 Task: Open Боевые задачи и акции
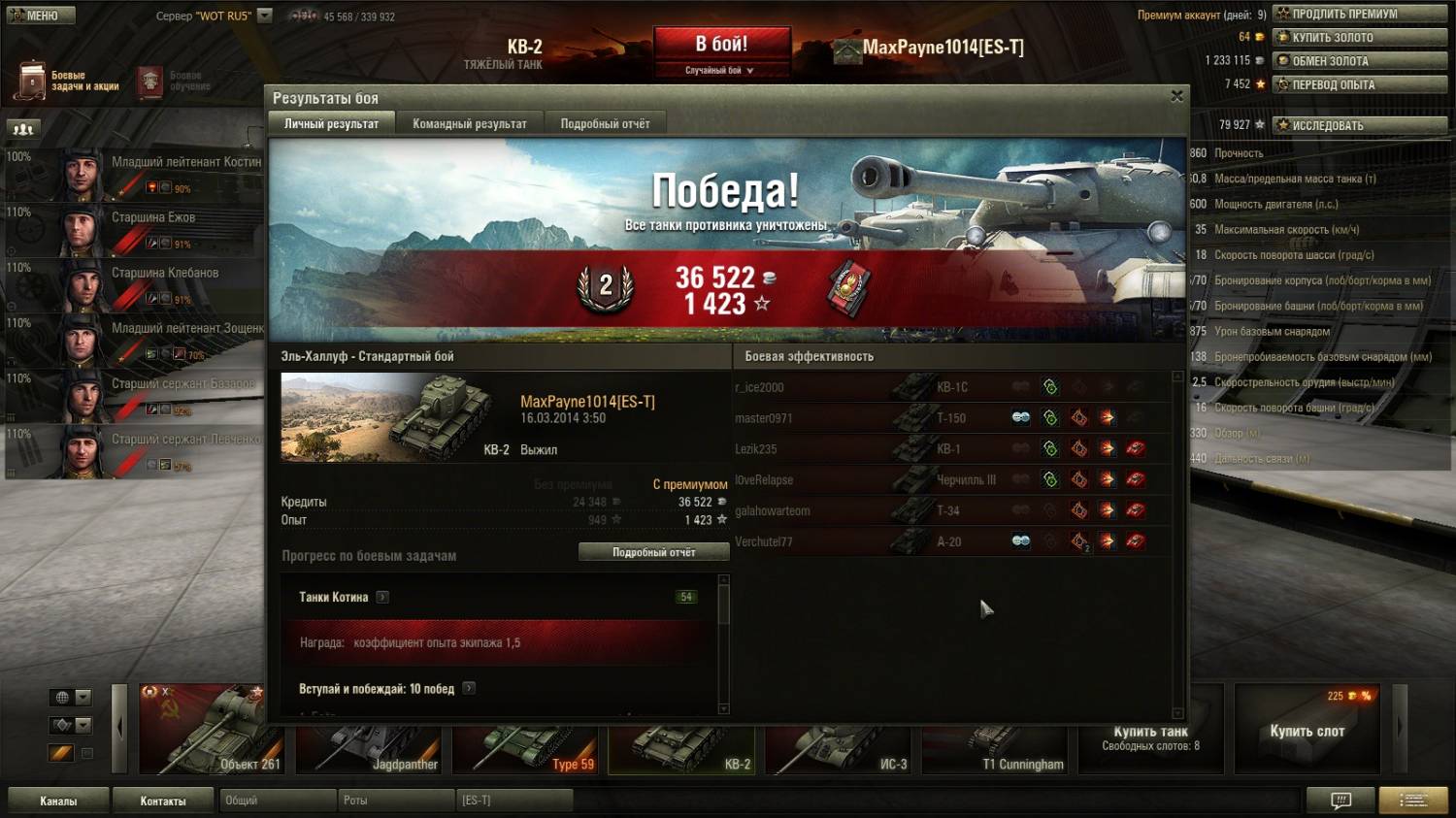click(x=68, y=82)
